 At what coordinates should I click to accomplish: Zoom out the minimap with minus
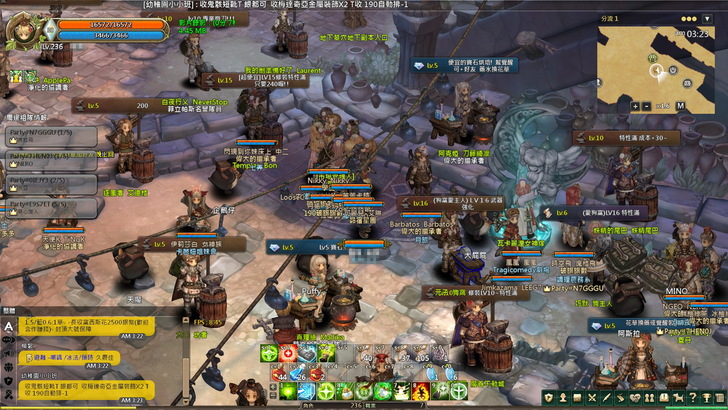[x=648, y=106]
